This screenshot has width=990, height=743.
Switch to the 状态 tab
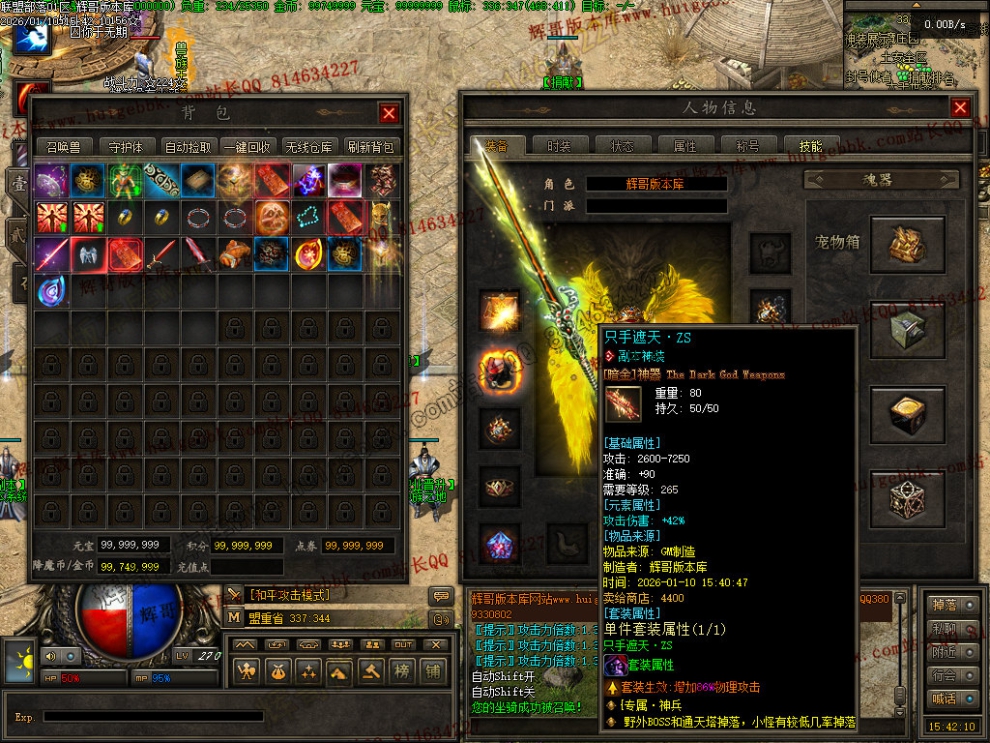(x=622, y=146)
